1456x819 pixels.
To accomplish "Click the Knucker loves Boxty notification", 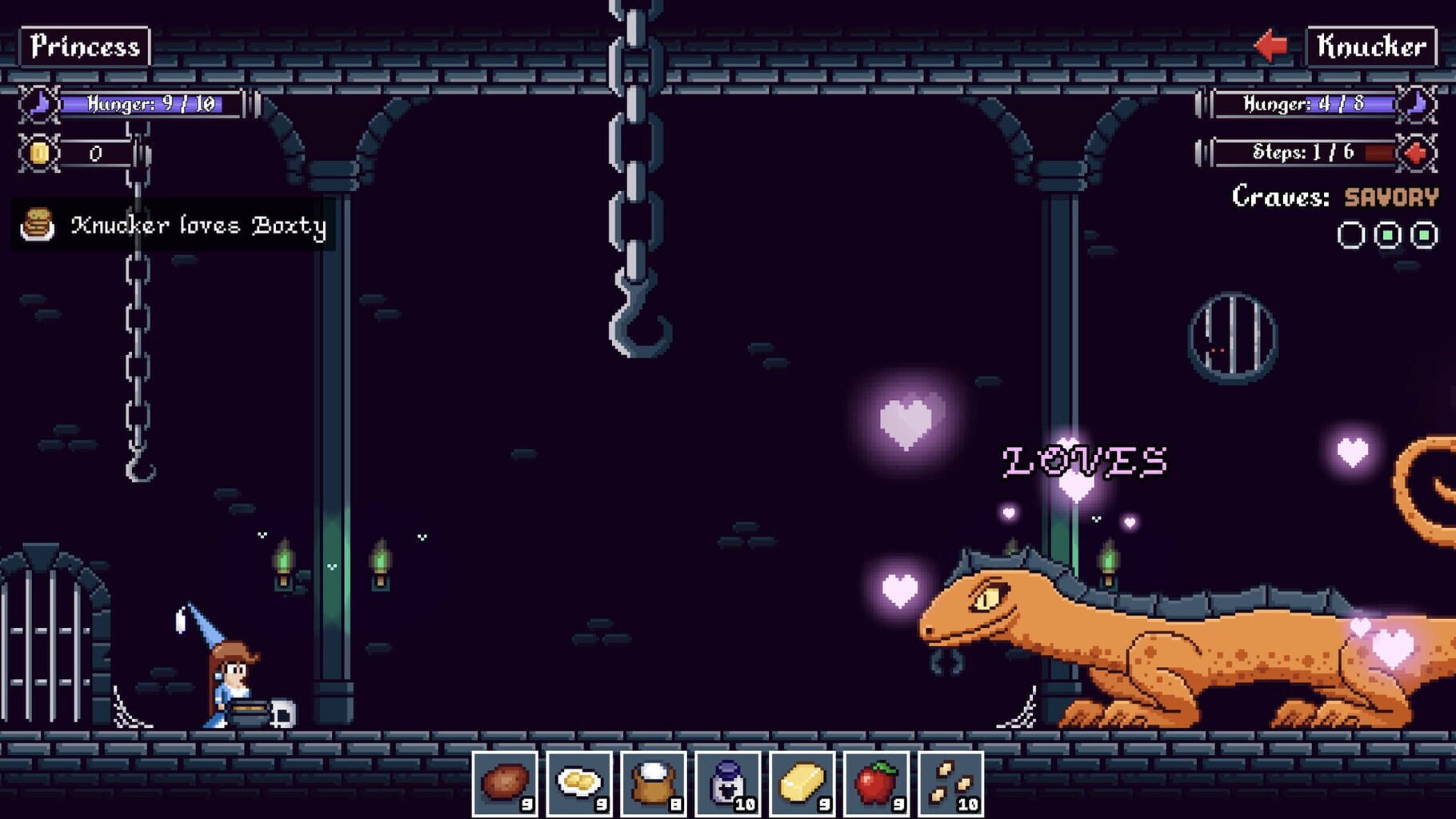I will pos(200,226).
